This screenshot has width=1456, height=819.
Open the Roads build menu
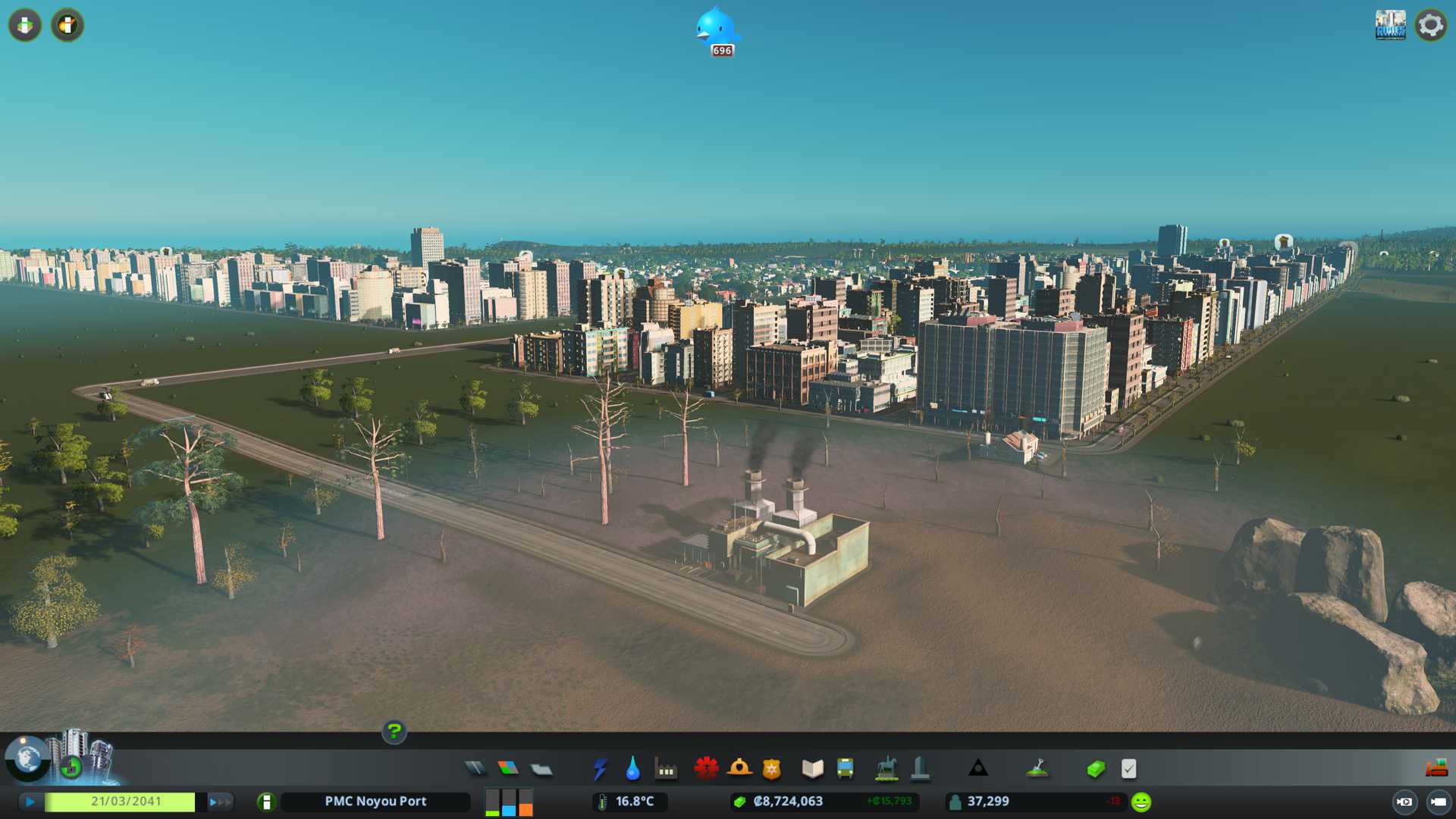pos(475,769)
